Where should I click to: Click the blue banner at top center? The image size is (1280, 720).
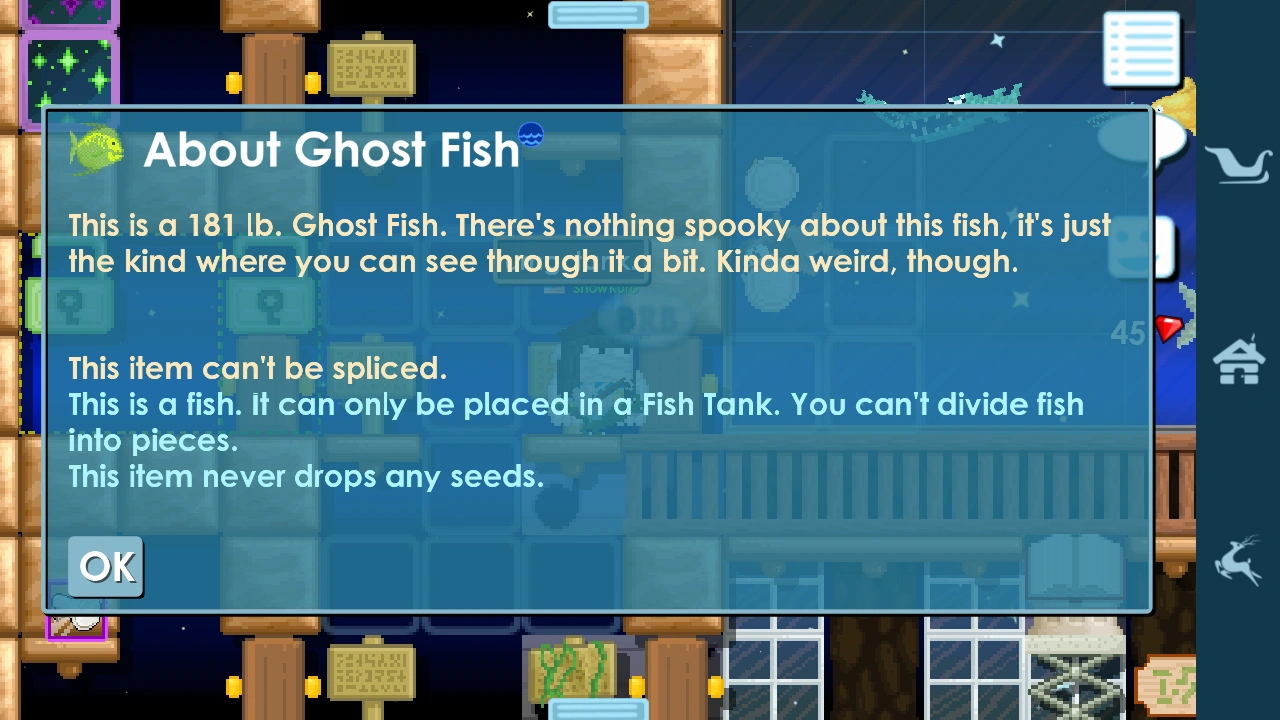click(598, 14)
